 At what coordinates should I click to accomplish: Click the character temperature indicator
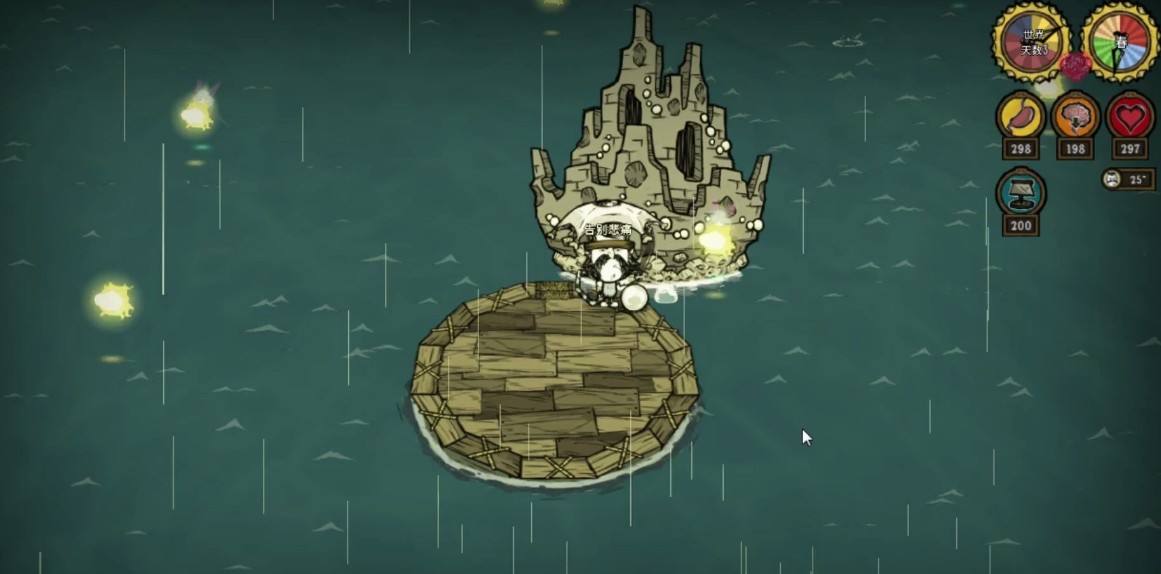click(1128, 179)
